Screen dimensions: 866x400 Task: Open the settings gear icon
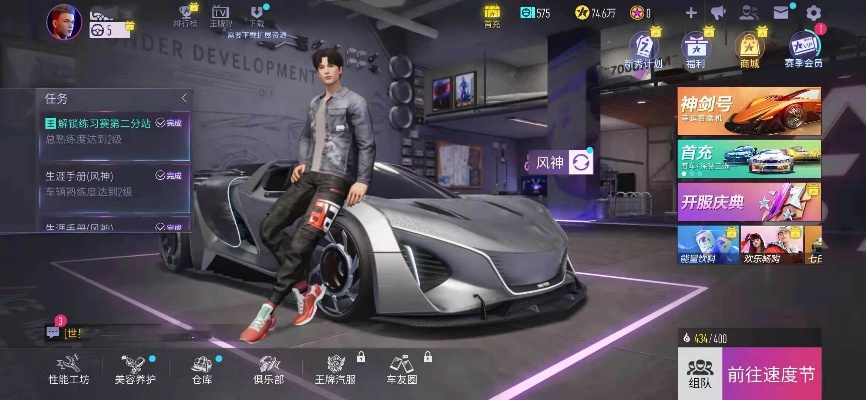813,12
